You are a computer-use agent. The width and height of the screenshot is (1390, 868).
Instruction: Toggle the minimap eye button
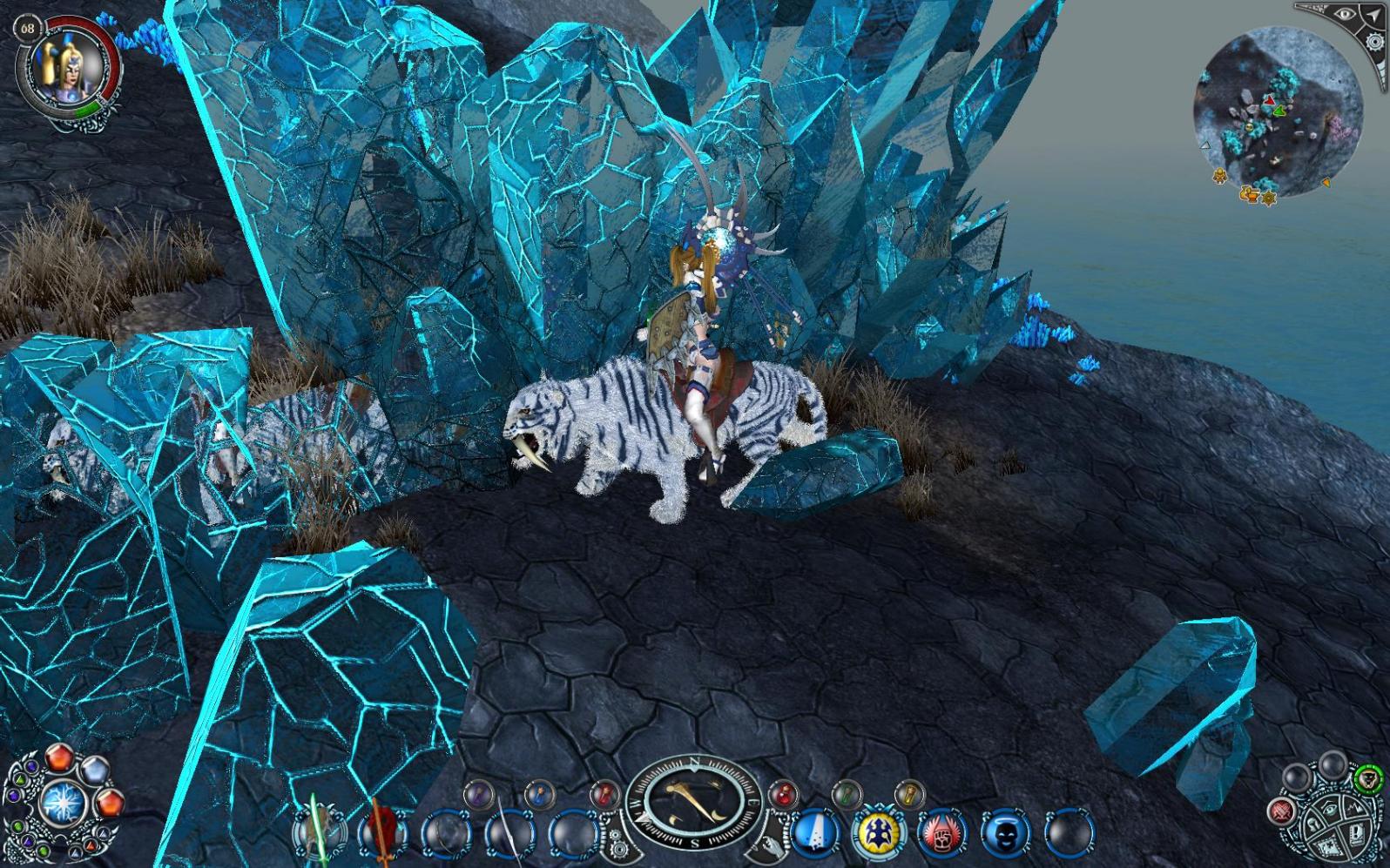[1346, 15]
